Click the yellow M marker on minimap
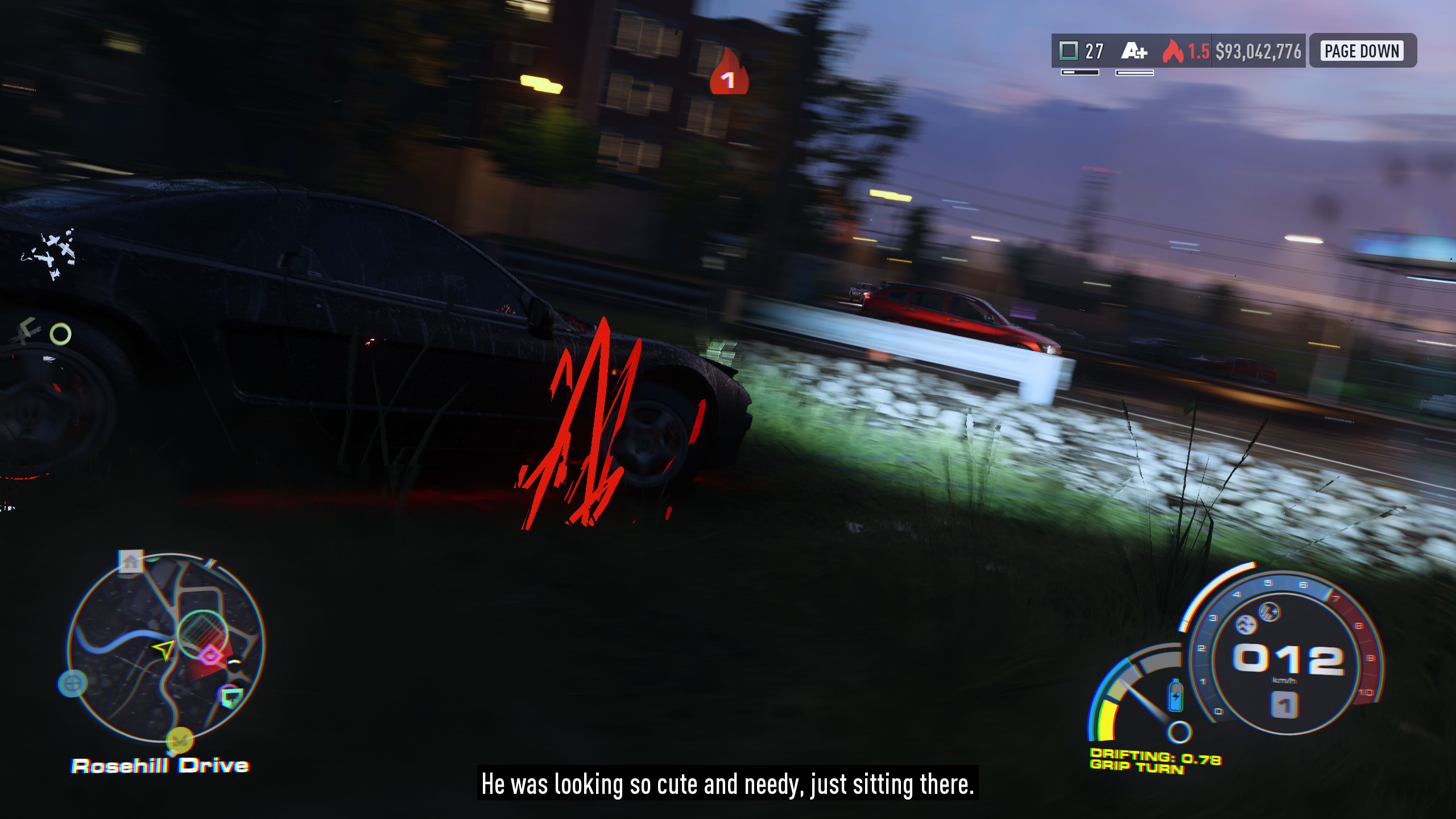The width and height of the screenshot is (1456, 819). coord(180,740)
